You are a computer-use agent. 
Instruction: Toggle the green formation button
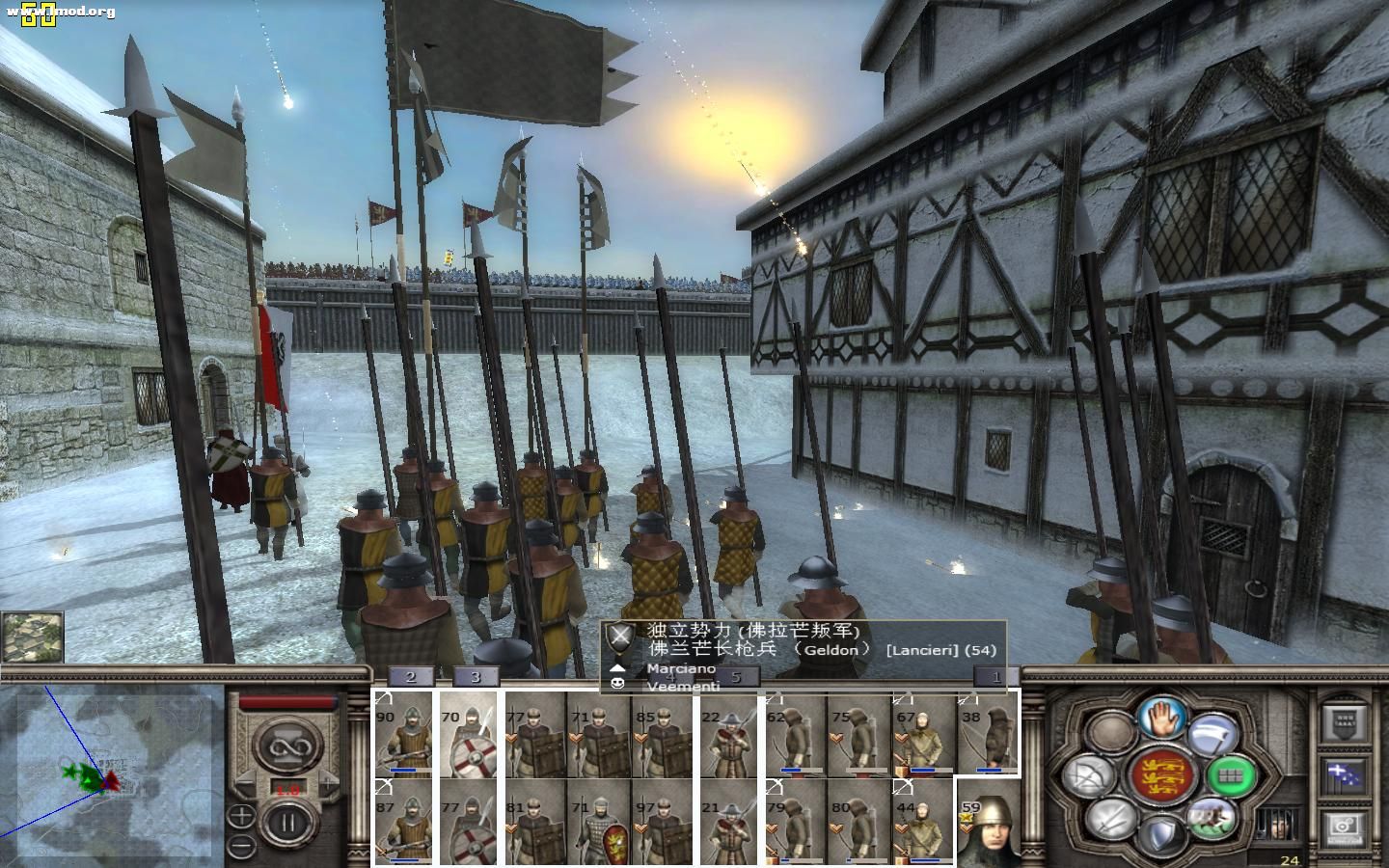[1233, 774]
